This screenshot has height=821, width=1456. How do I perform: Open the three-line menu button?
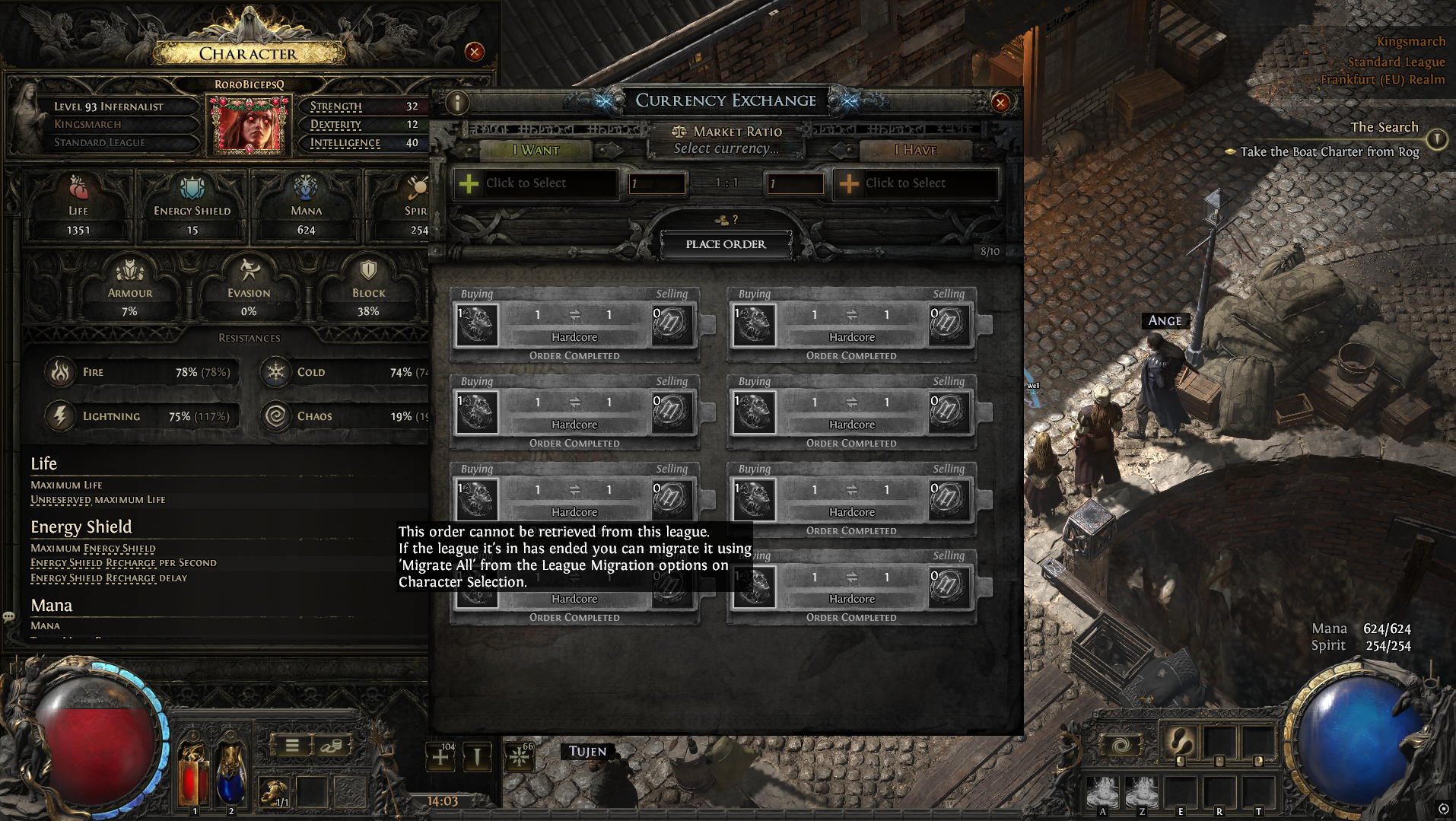(292, 746)
